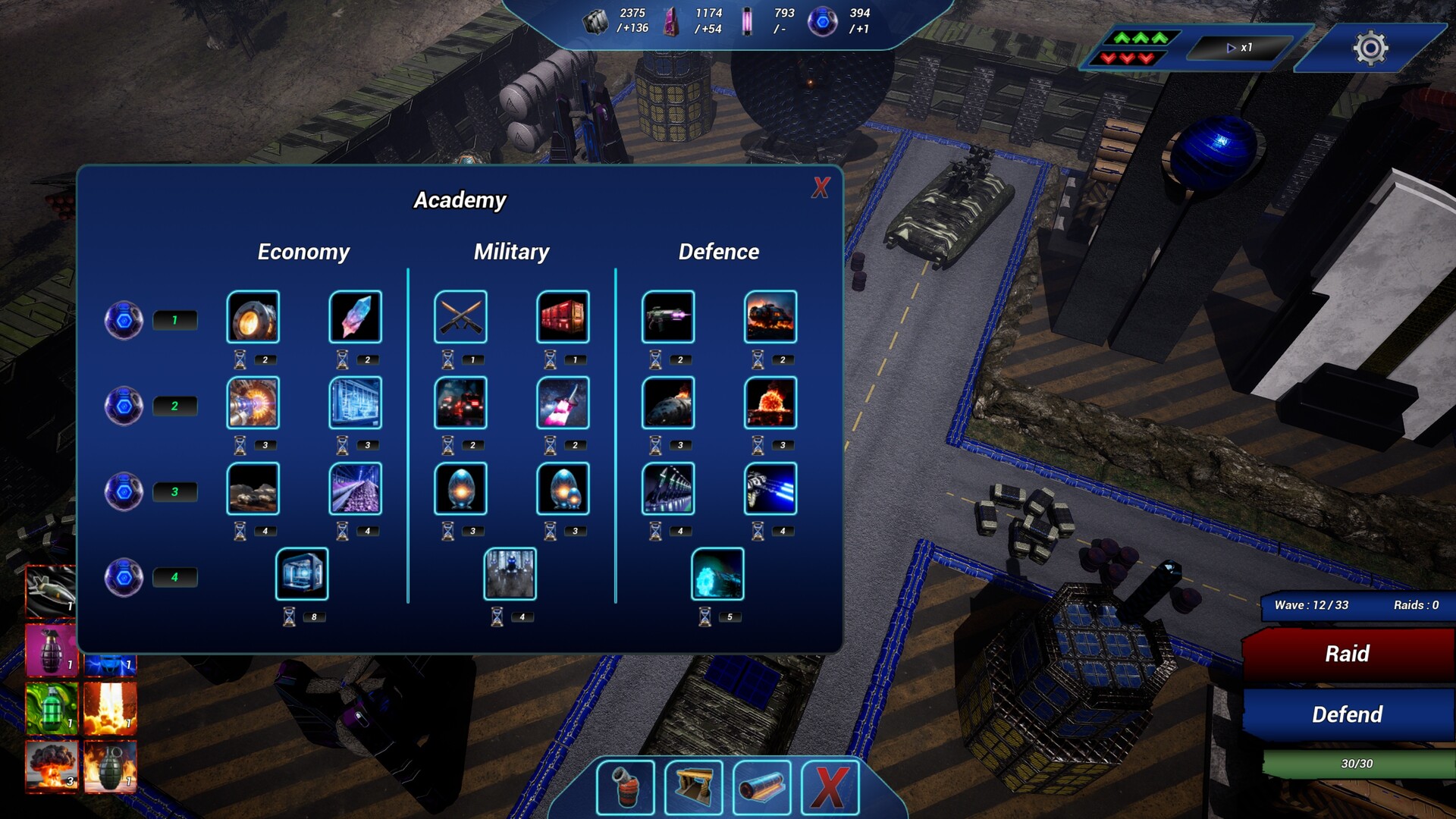
Task: Select the green canister grenade ability
Action: 51,708
